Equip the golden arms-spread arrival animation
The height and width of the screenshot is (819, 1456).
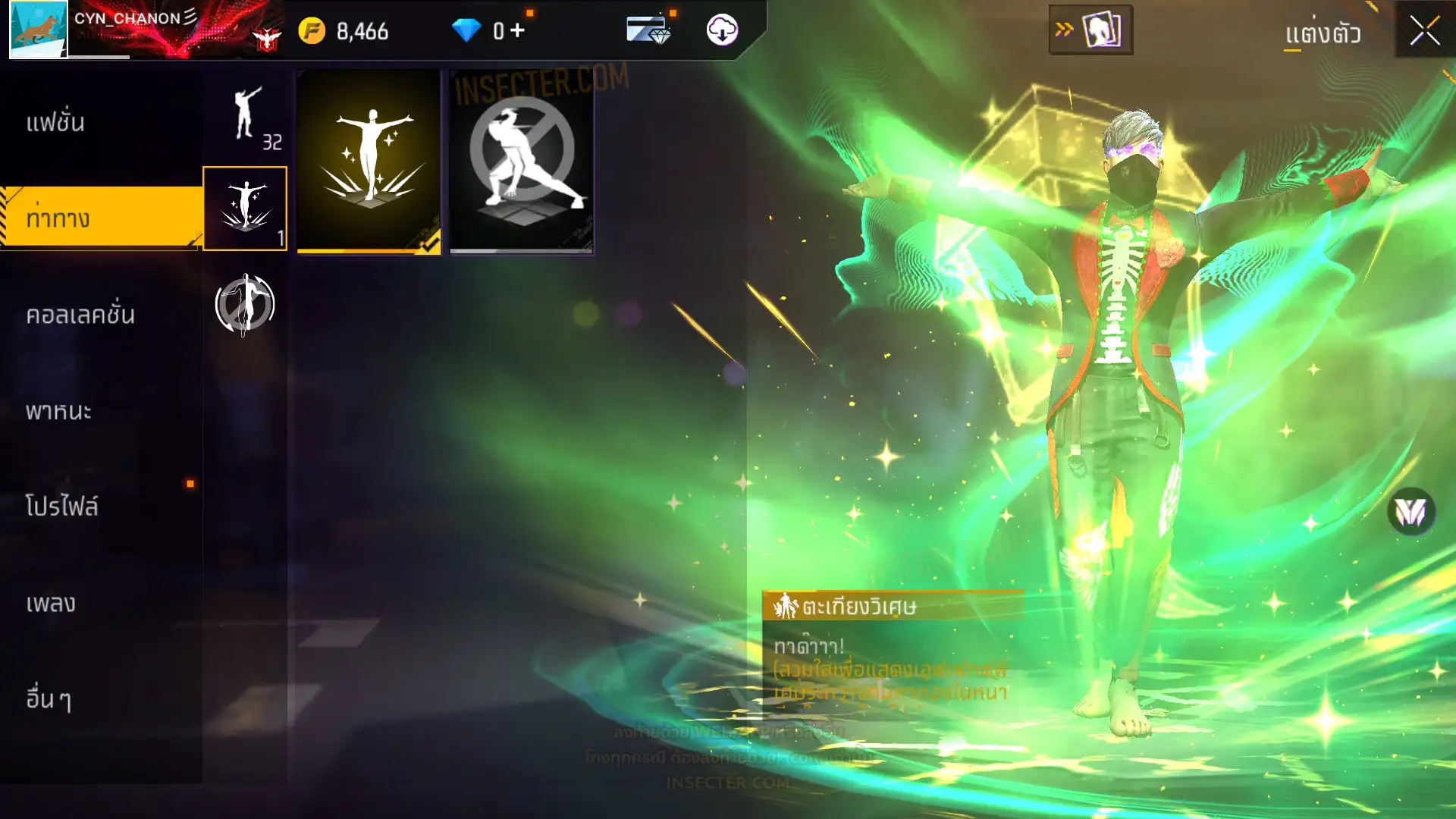coord(369,162)
